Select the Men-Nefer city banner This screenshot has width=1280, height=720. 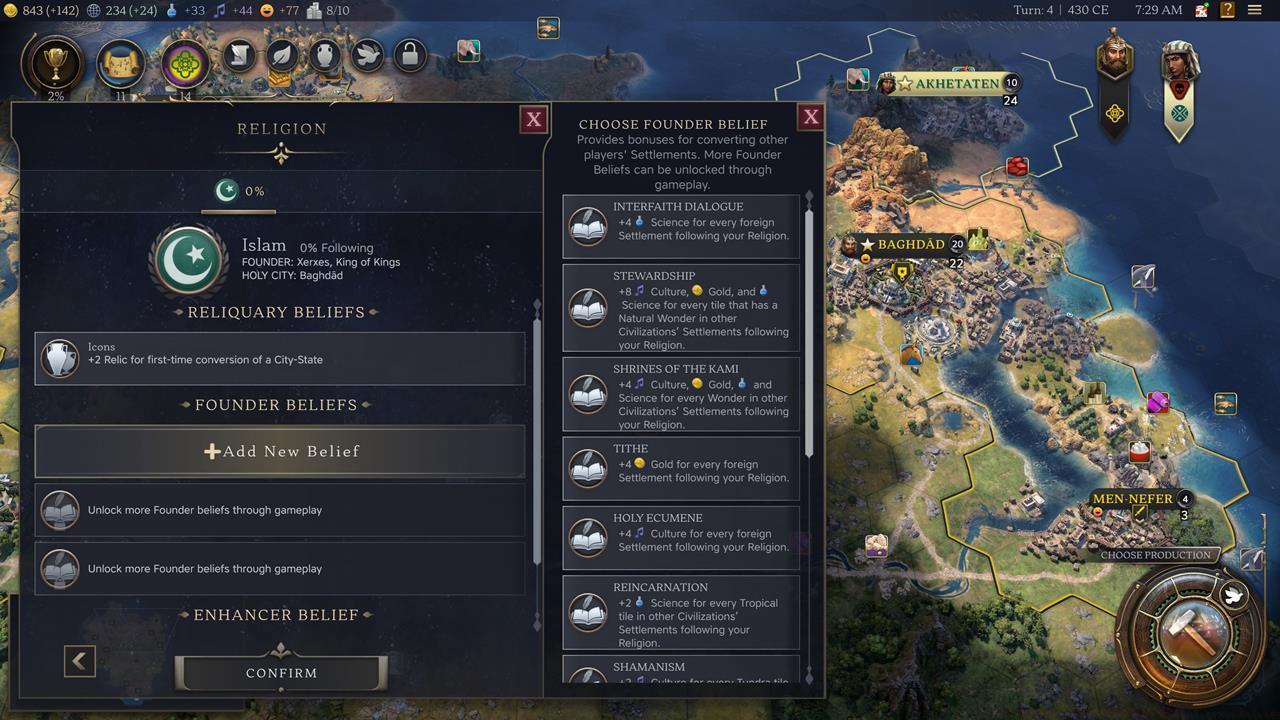(1132, 499)
